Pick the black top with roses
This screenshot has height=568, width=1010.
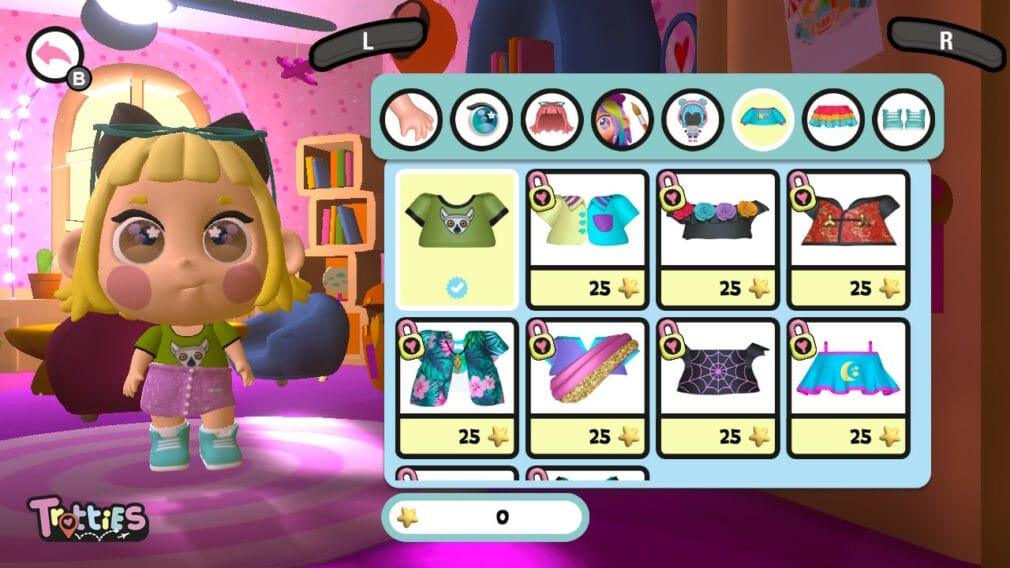tap(717, 239)
